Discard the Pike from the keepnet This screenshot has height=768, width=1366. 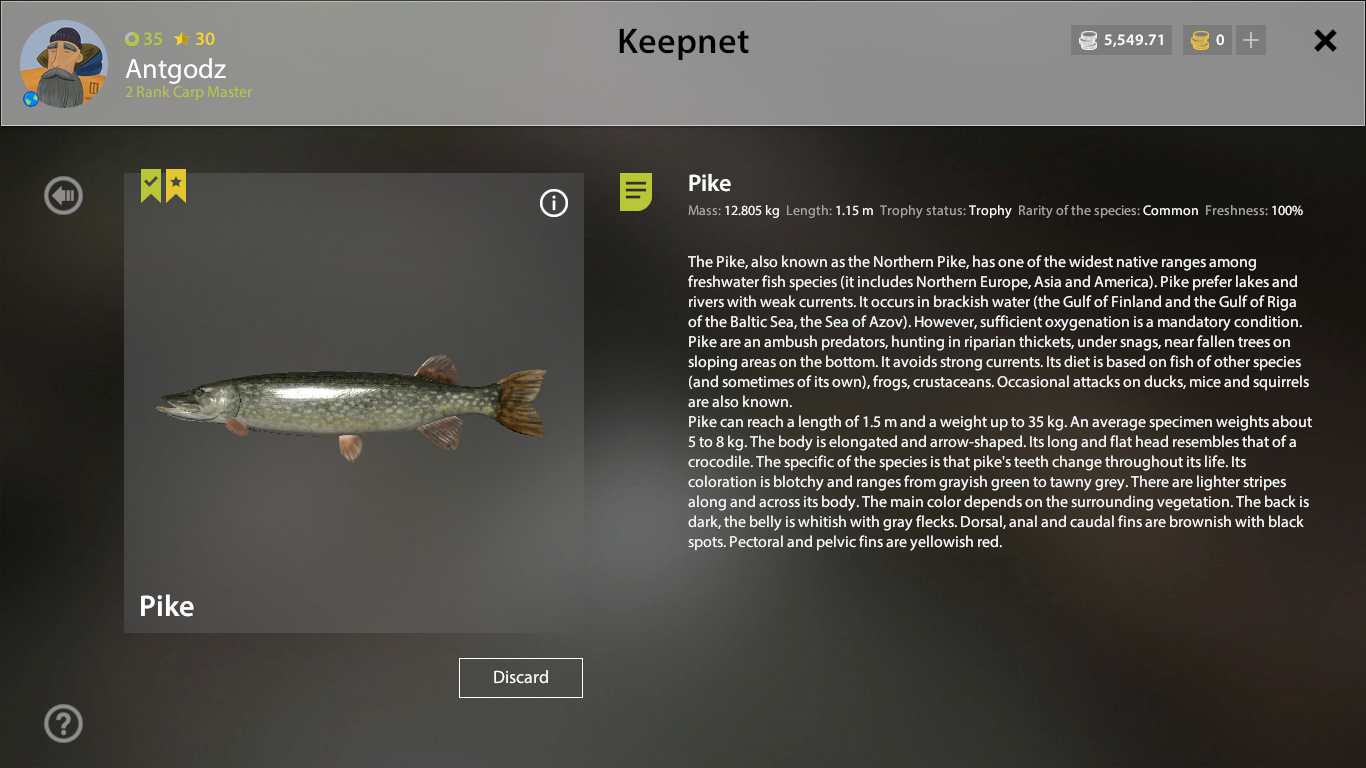[x=520, y=677]
